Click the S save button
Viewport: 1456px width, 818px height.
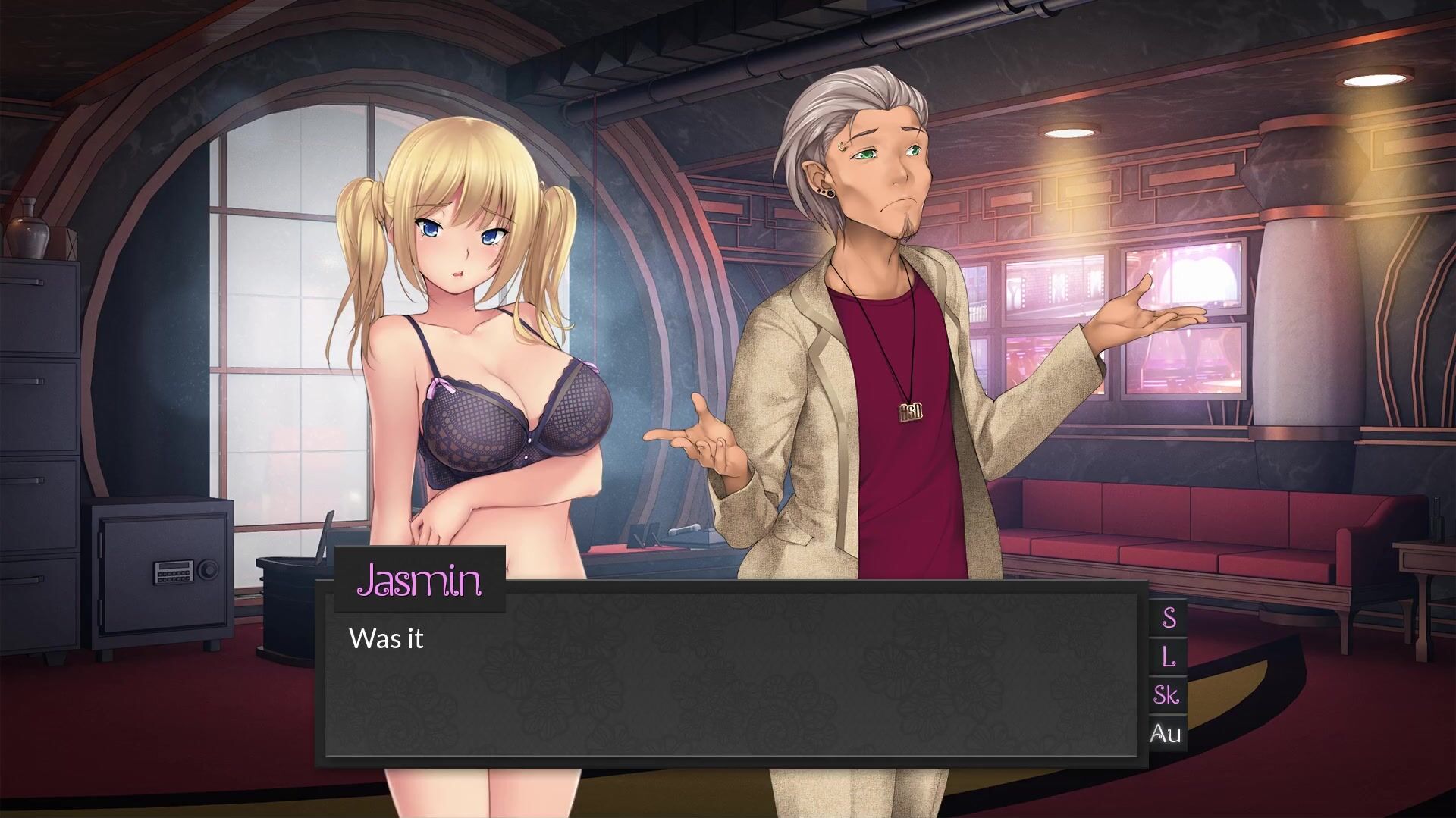[1168, 618]
